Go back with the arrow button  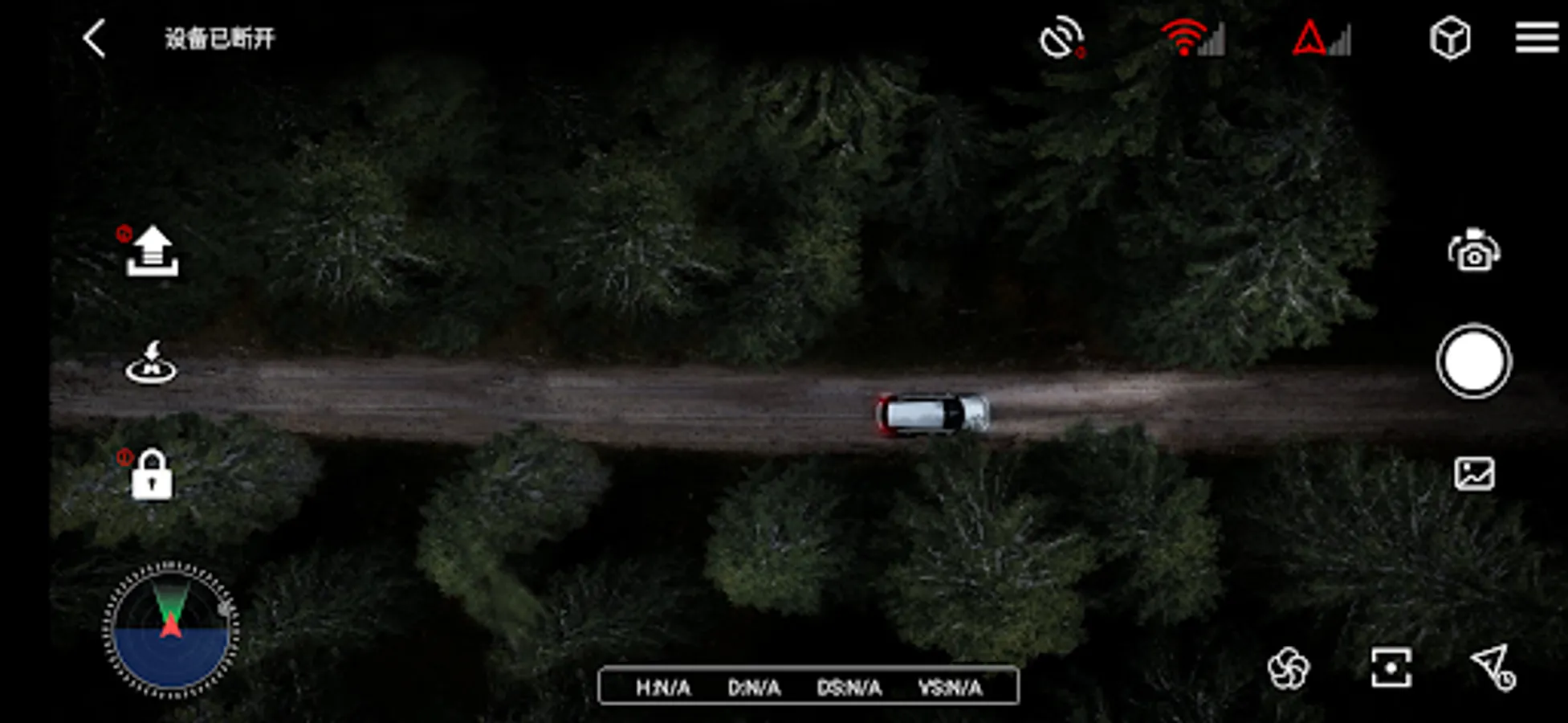coord(95,39)
